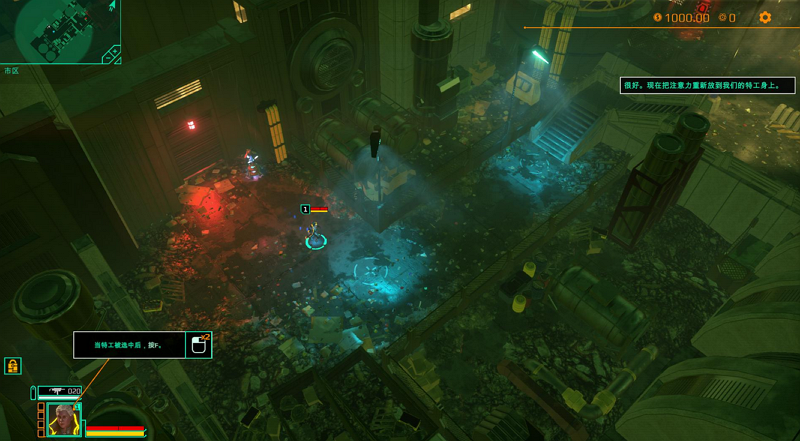Select the white-haired agent portrait
Screen dimensions: 800x441
(x=64, y=419)
